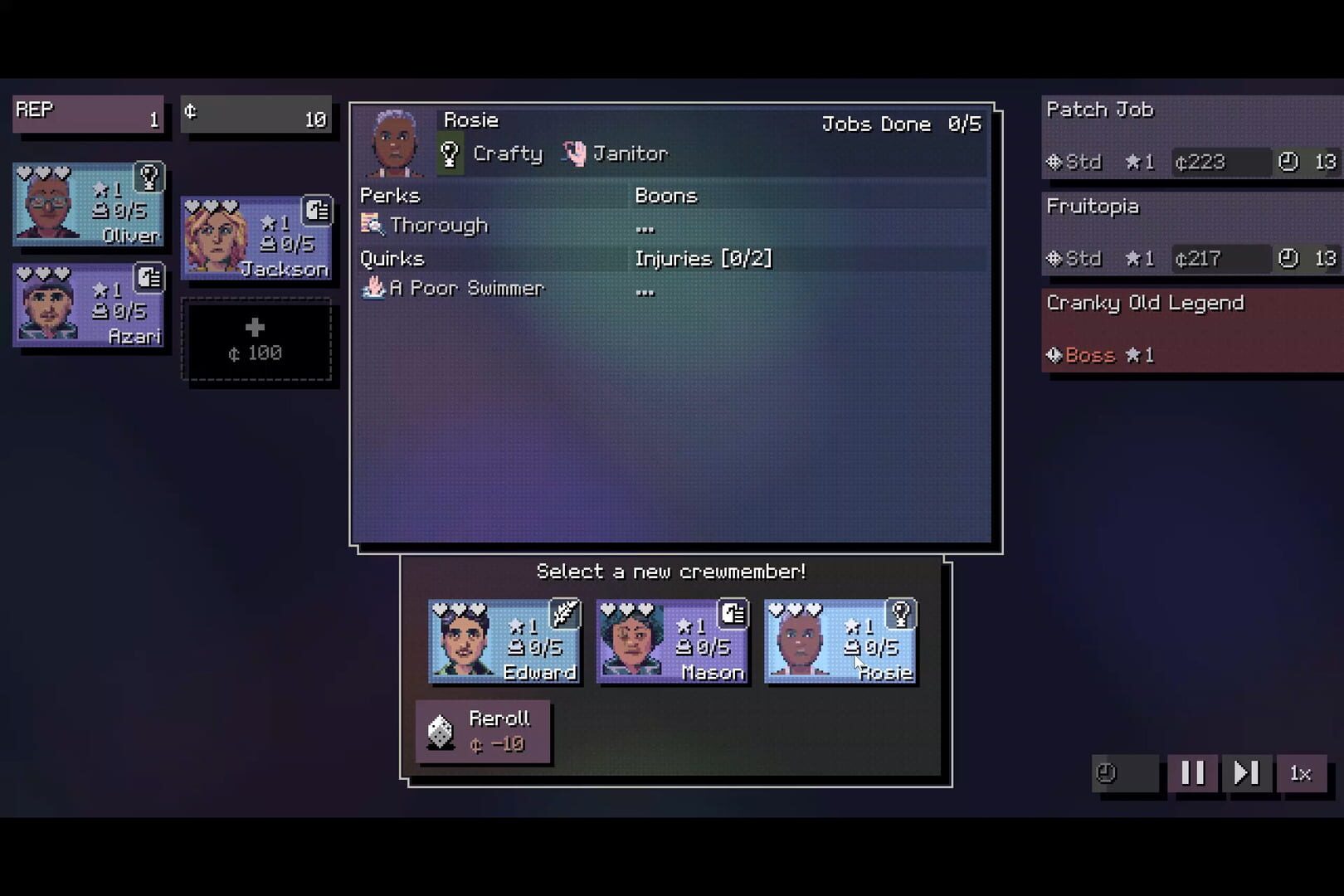Click the Reroll for 10 credits button
Screen dimensions: 1344x896
[484, 730]
